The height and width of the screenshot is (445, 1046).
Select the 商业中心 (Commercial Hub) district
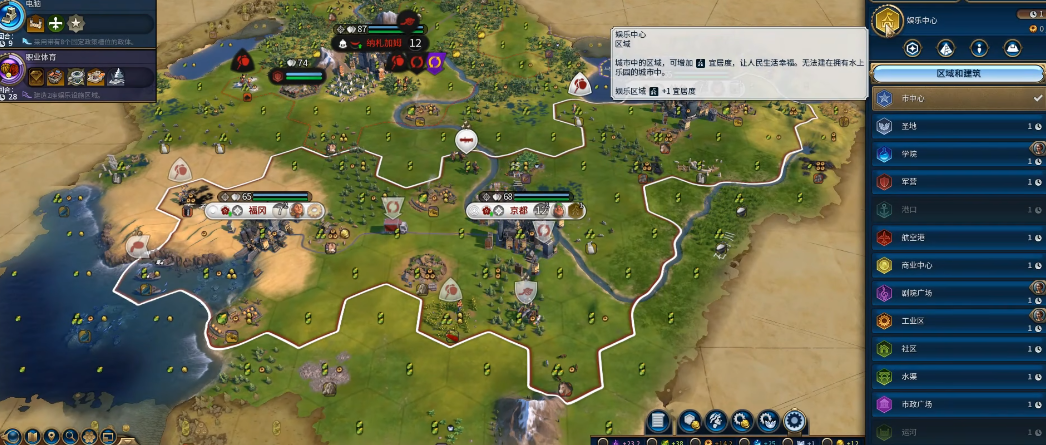pyautogui.click(x=950, y=266)
